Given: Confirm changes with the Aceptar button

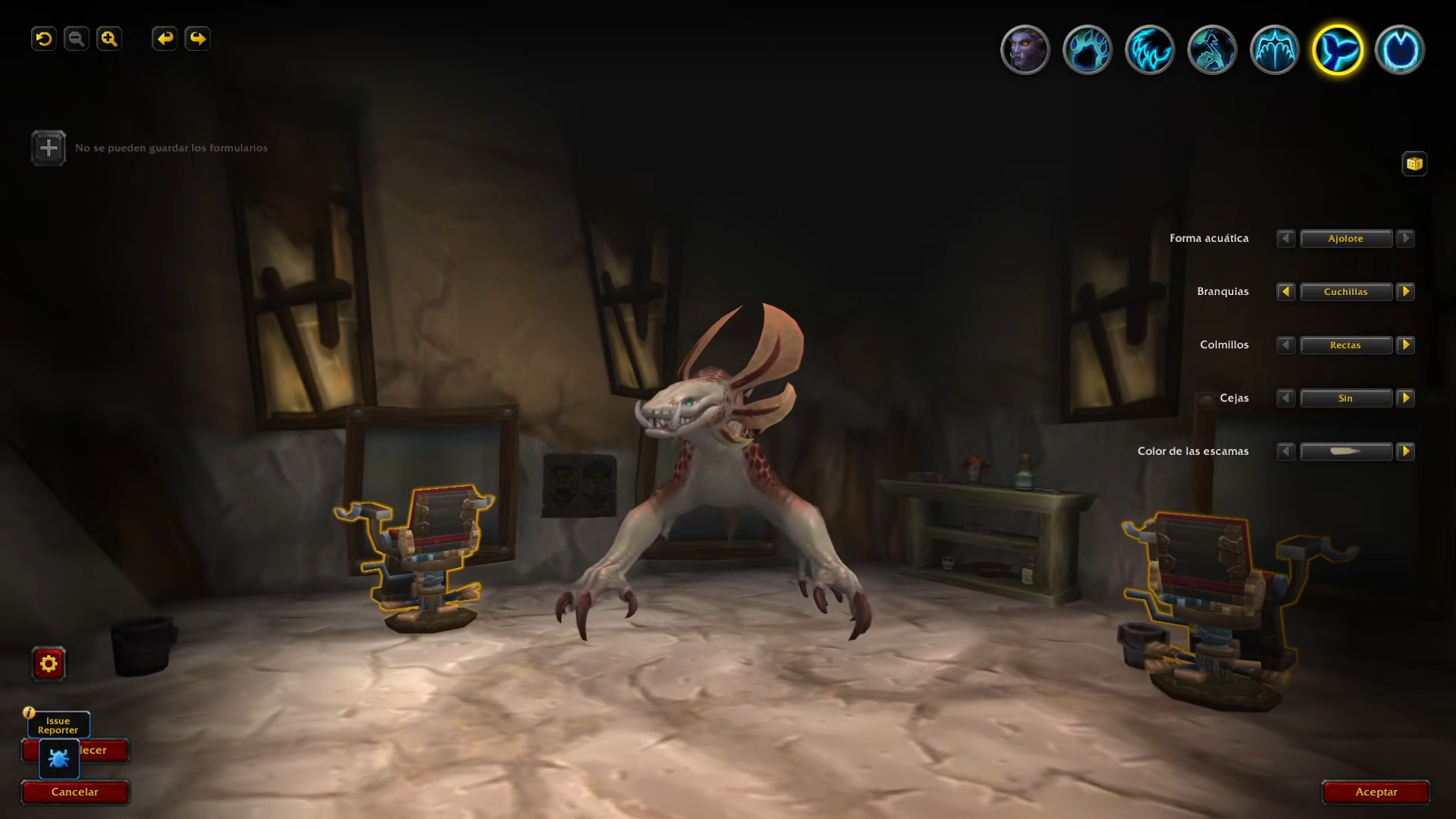Looking at the screenshot, I should tap(1376, 792).
